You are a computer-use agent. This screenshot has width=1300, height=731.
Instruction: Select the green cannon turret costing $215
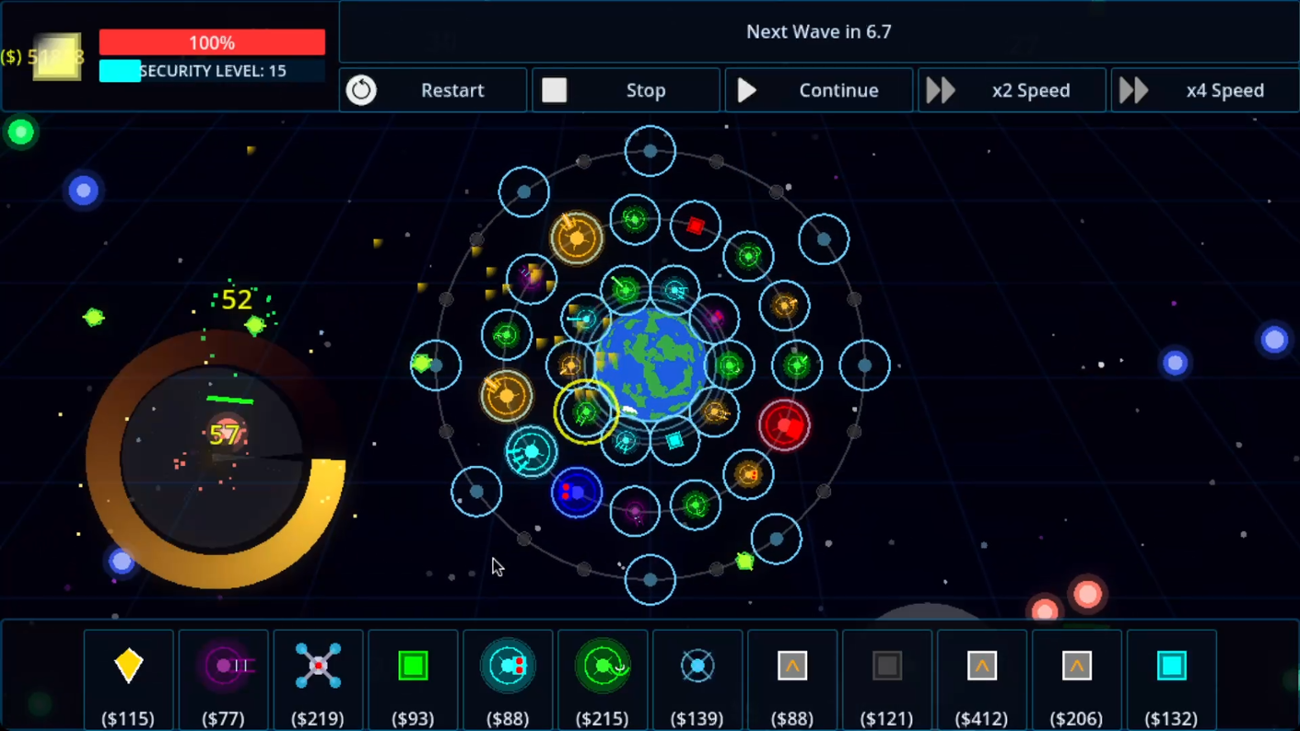click(x=602, y=666)
